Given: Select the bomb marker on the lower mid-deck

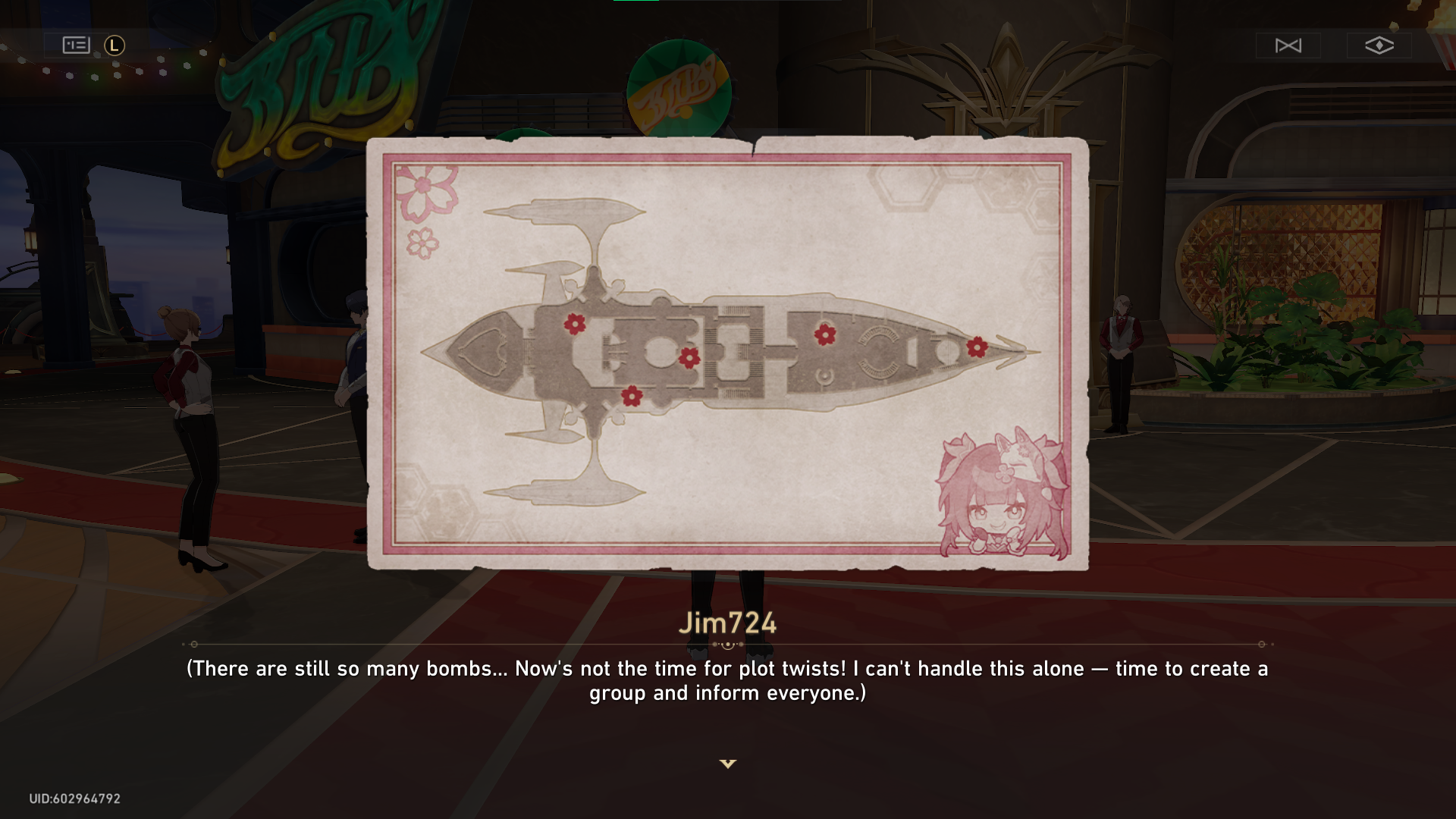Looking at the screenshot, I should pyautogui.click(x=631, y=396).
